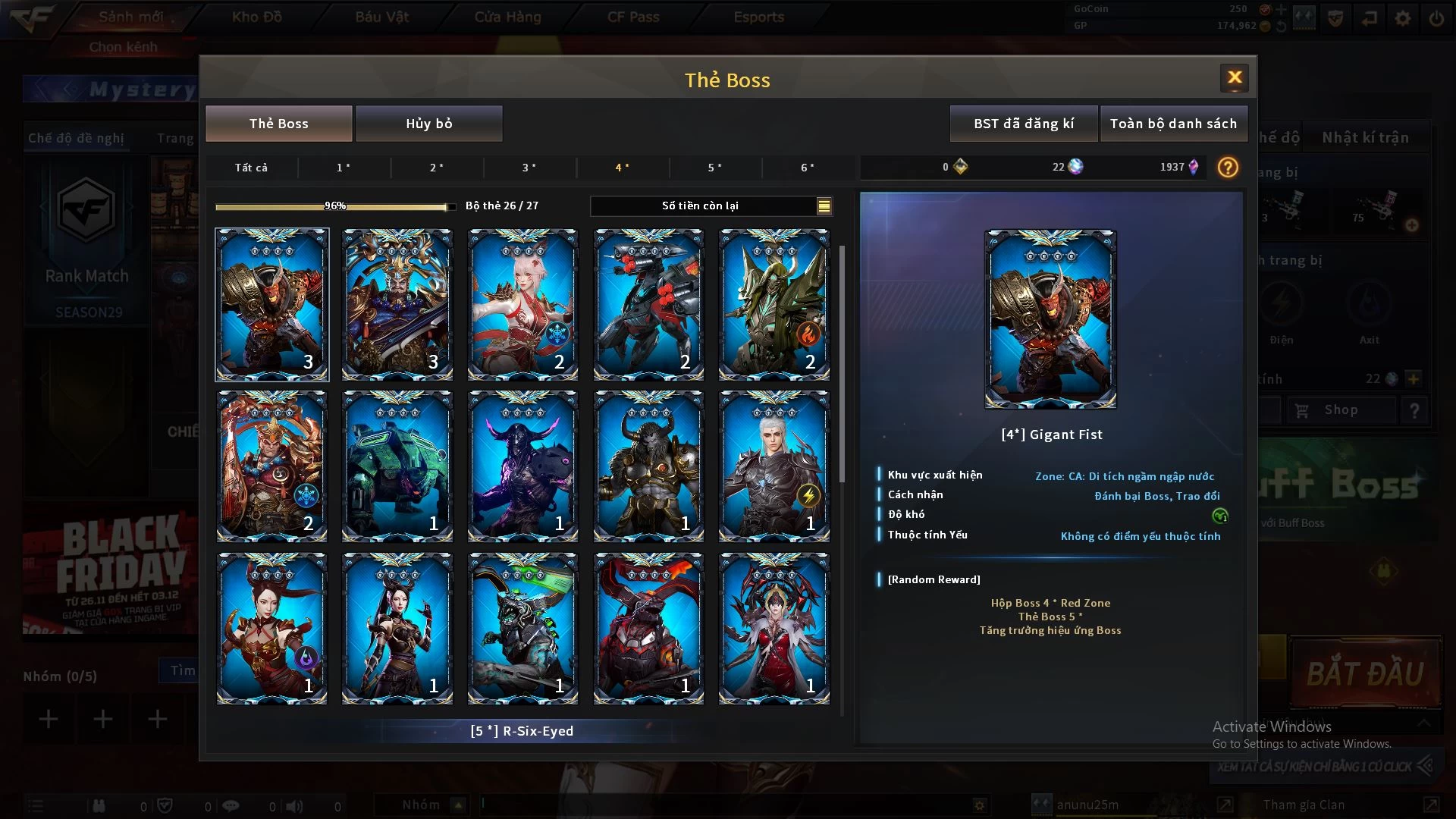Open the orange question mark help
The height and width of the screenshot is (819, 1456).
(1227, 168)
